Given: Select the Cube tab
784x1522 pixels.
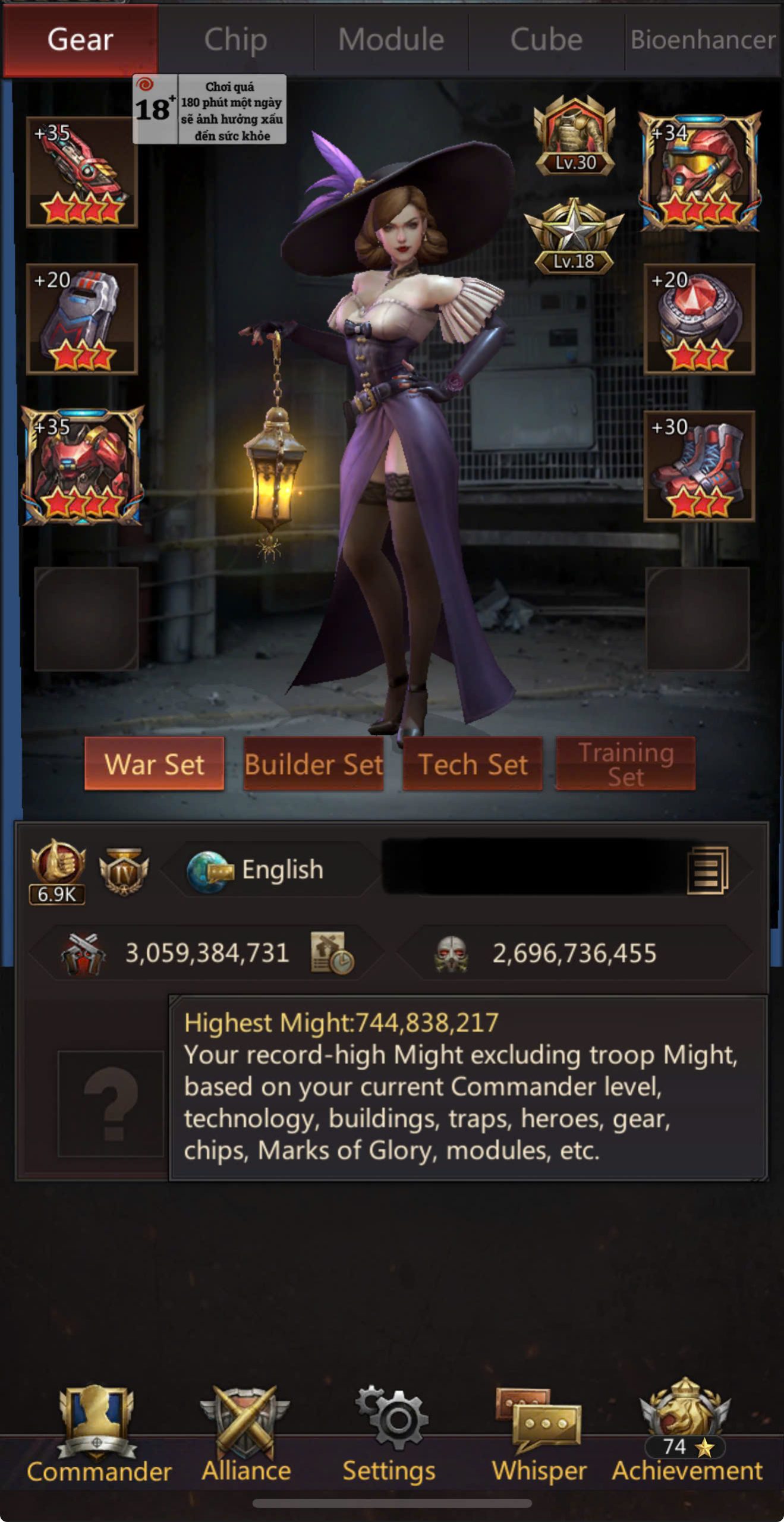Looking at the screenshot, I should click(x=546, y=40).
